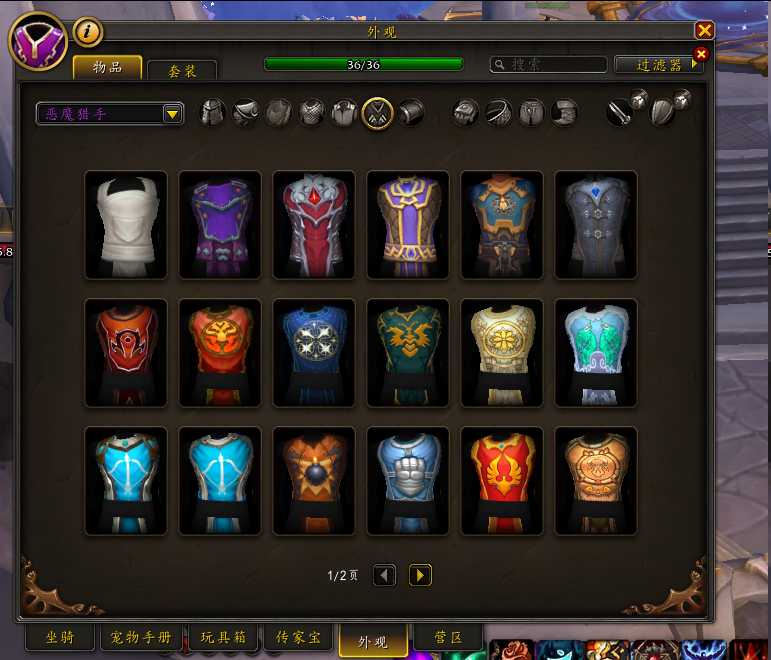Go to the next appearance page
Viewport: 771px width, 660px height.
420,575
